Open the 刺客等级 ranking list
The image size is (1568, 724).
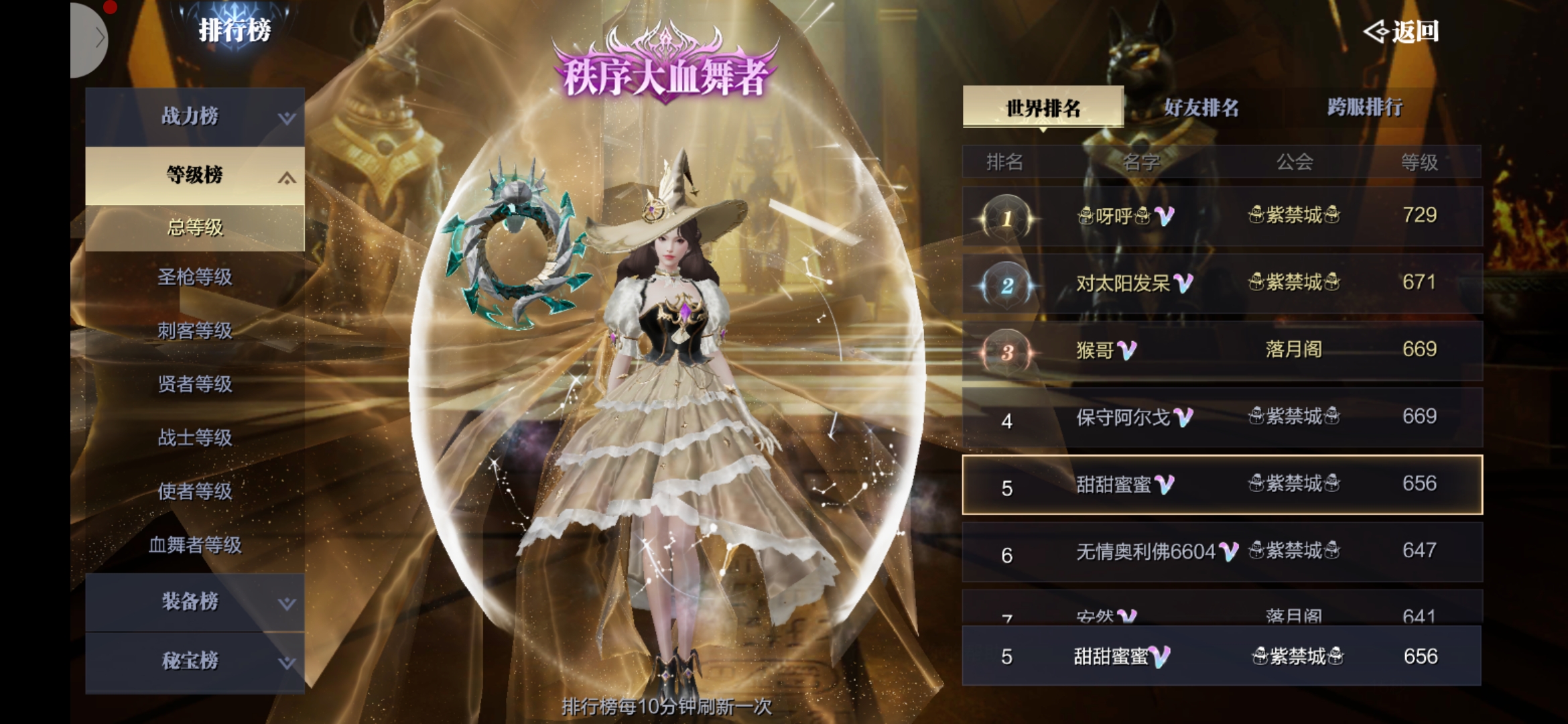point(194,330)
